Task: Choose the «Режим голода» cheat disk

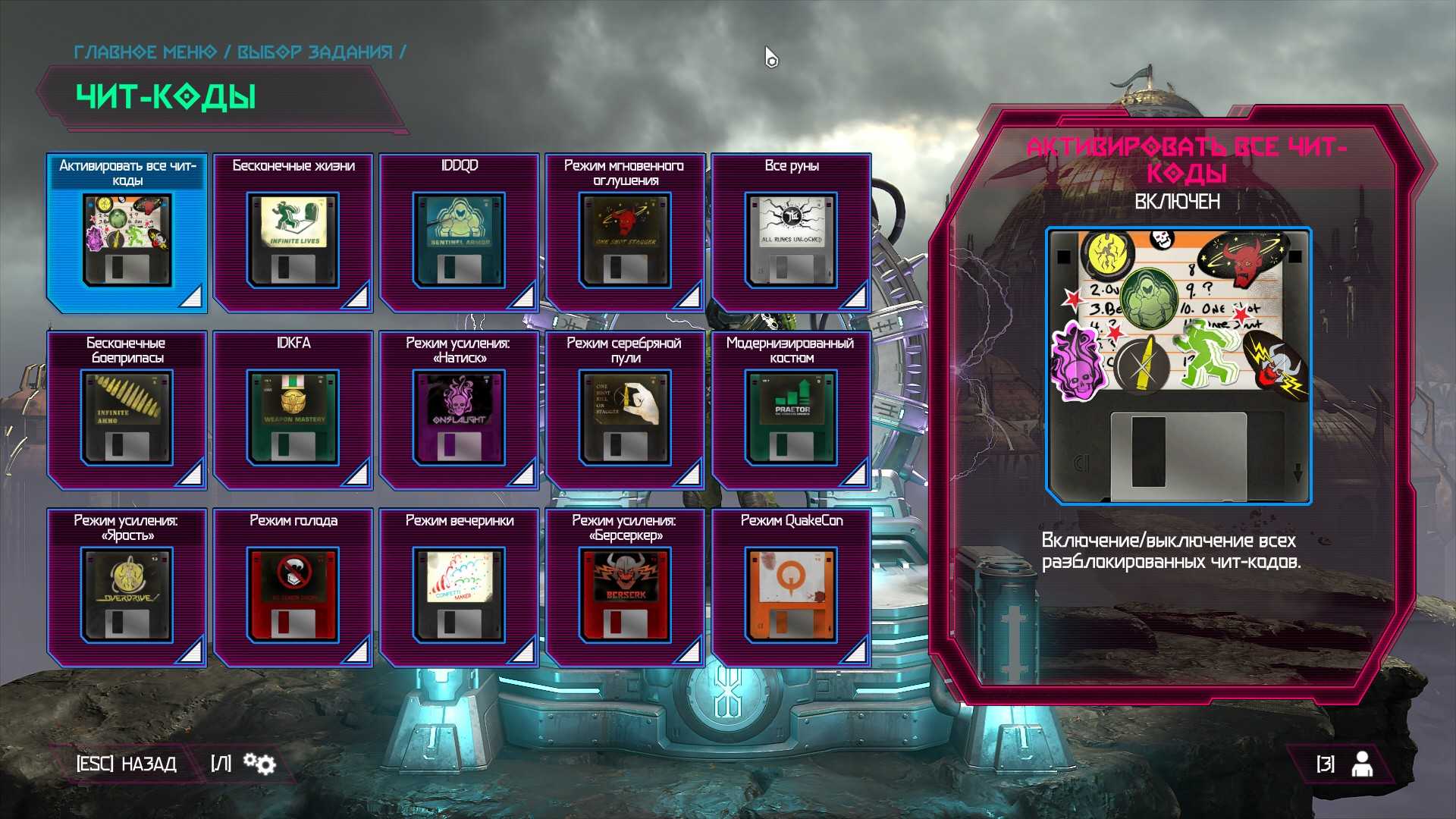Action: [x=293, y=588]
